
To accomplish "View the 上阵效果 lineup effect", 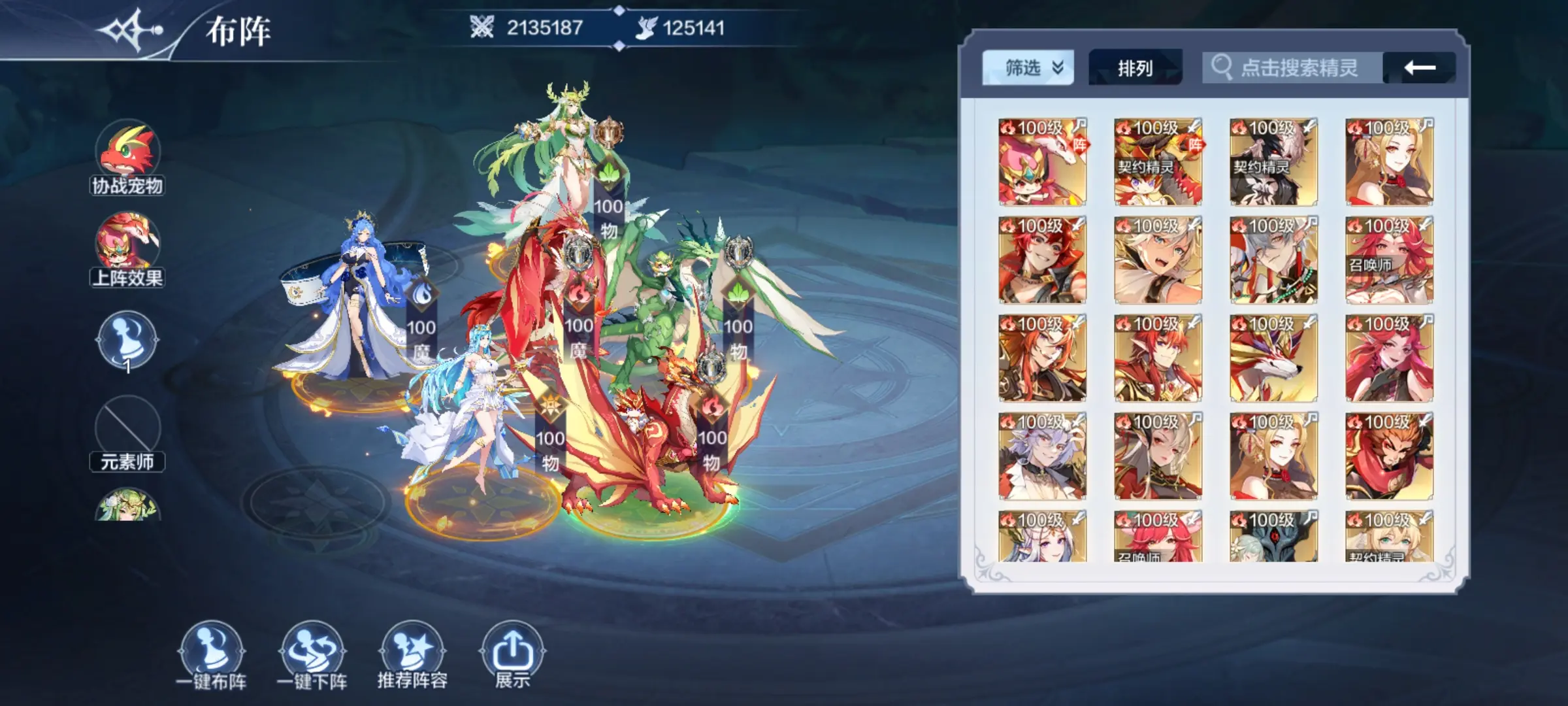I will tap(127, 248).
